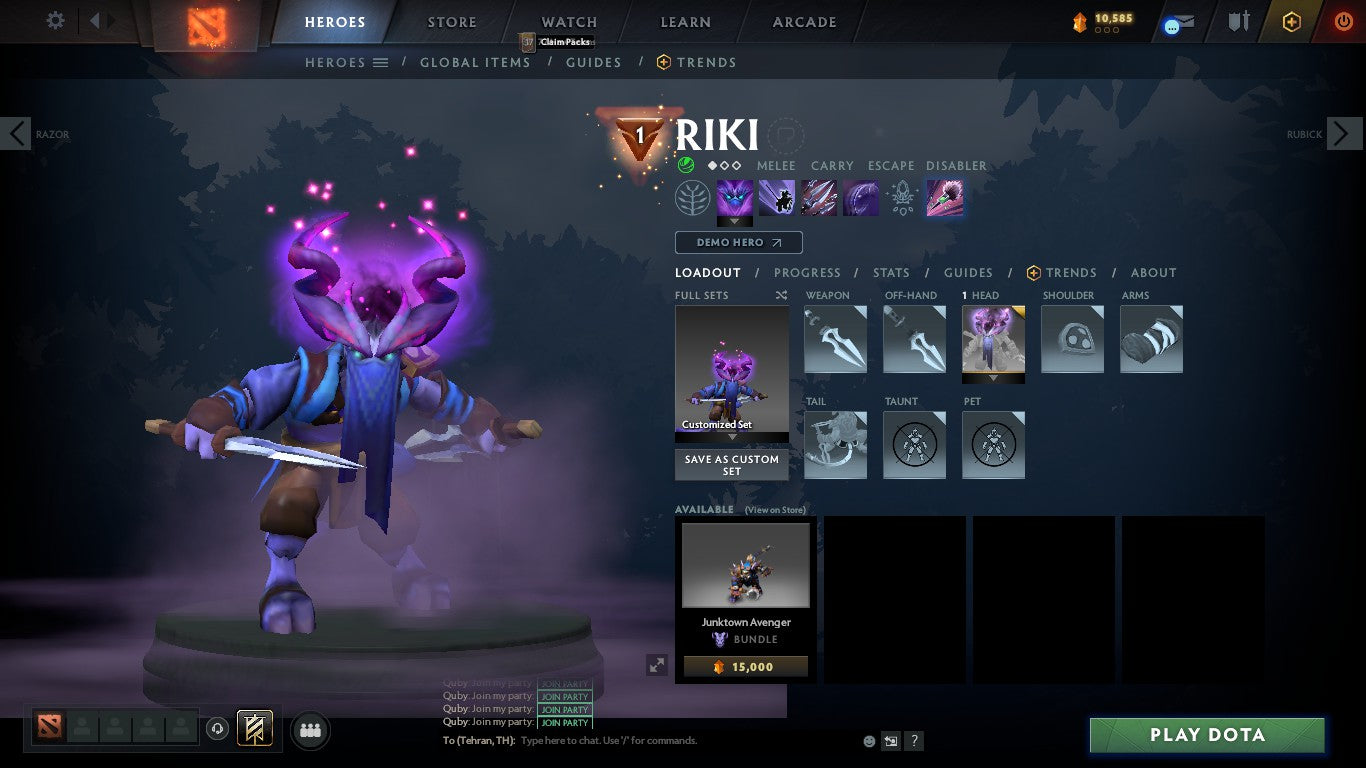Toggle voice chat with the headset icon
1366x768 pixels.
(x=218, y=730)
